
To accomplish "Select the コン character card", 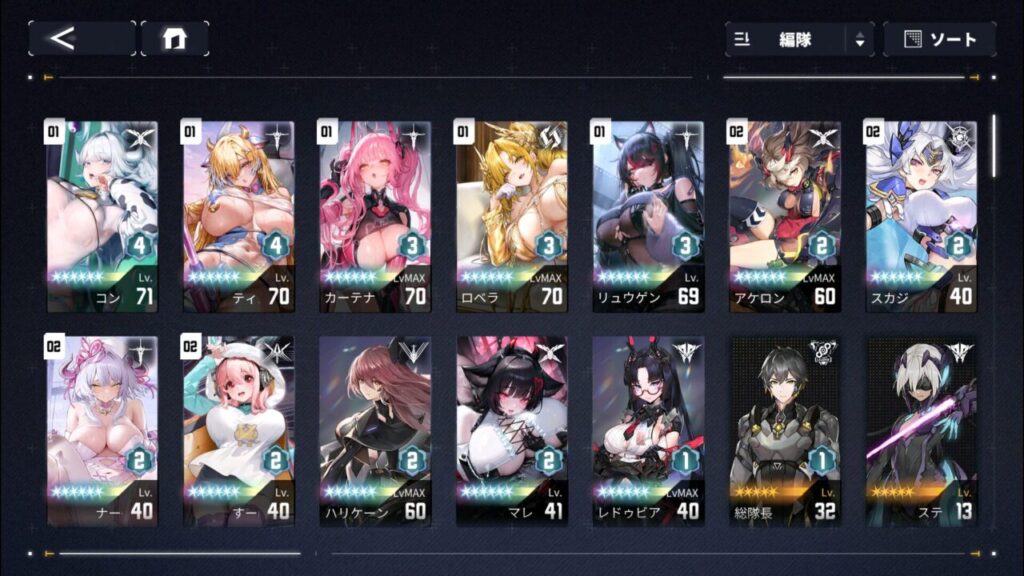I will (102, 216).
